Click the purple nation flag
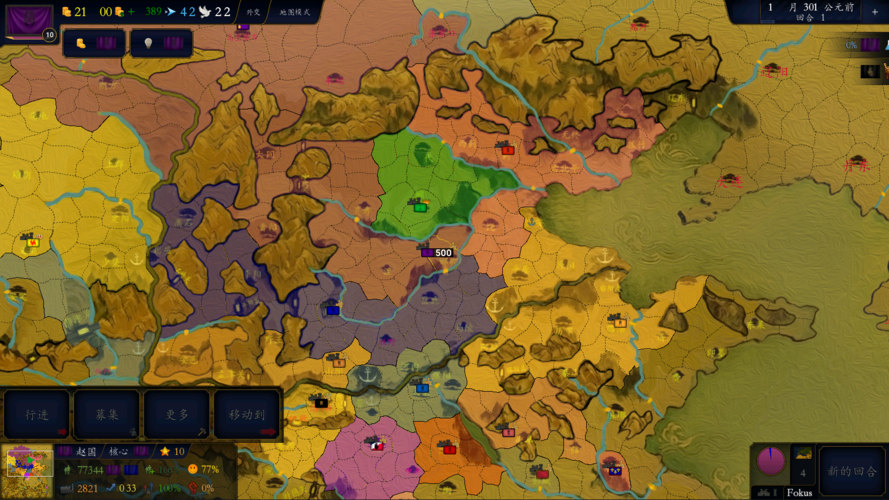This screenshot has height=500, width=889. 29,21
